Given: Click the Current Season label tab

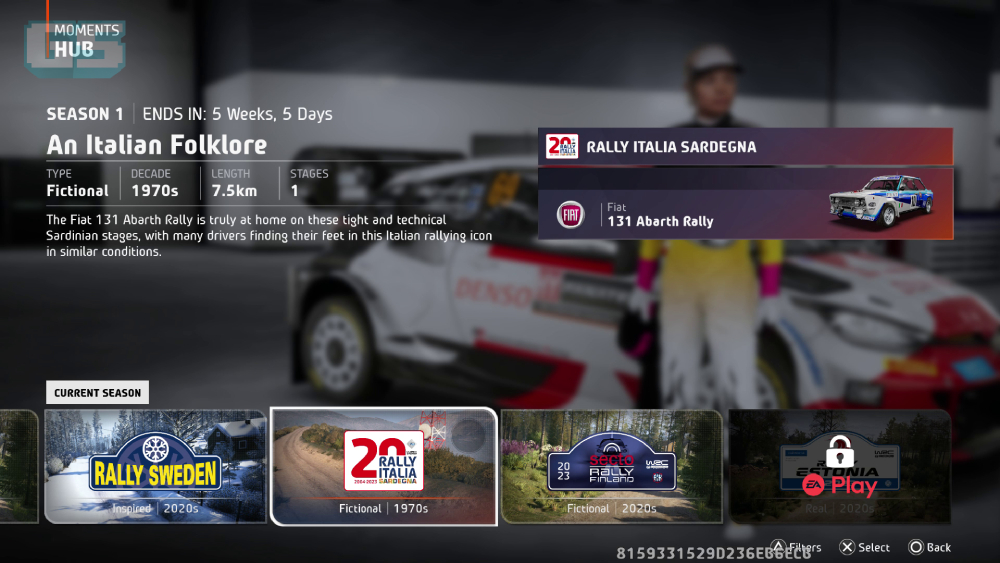Looking at the screenshot, I should 97,393.
